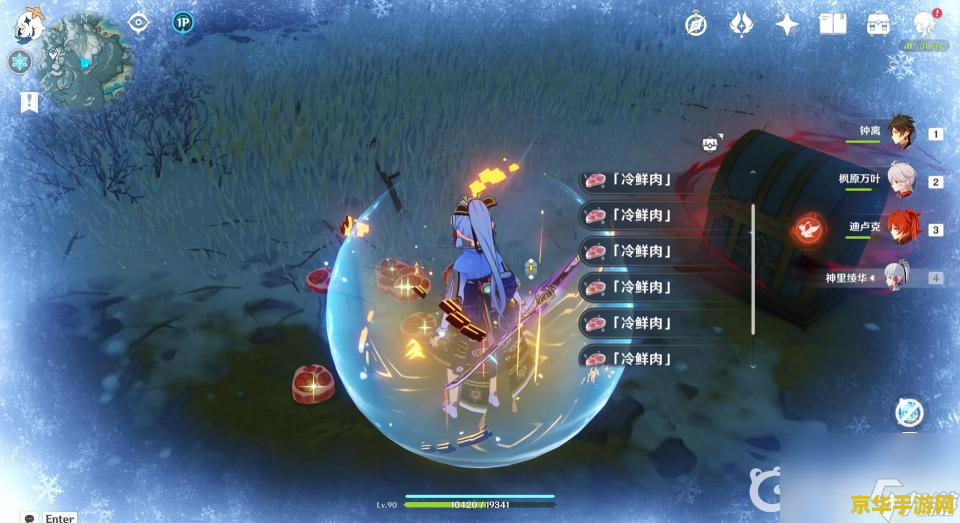Click the snowflake cold status icon
Screen dimensions: 960x523
click(x=20, y=62)
